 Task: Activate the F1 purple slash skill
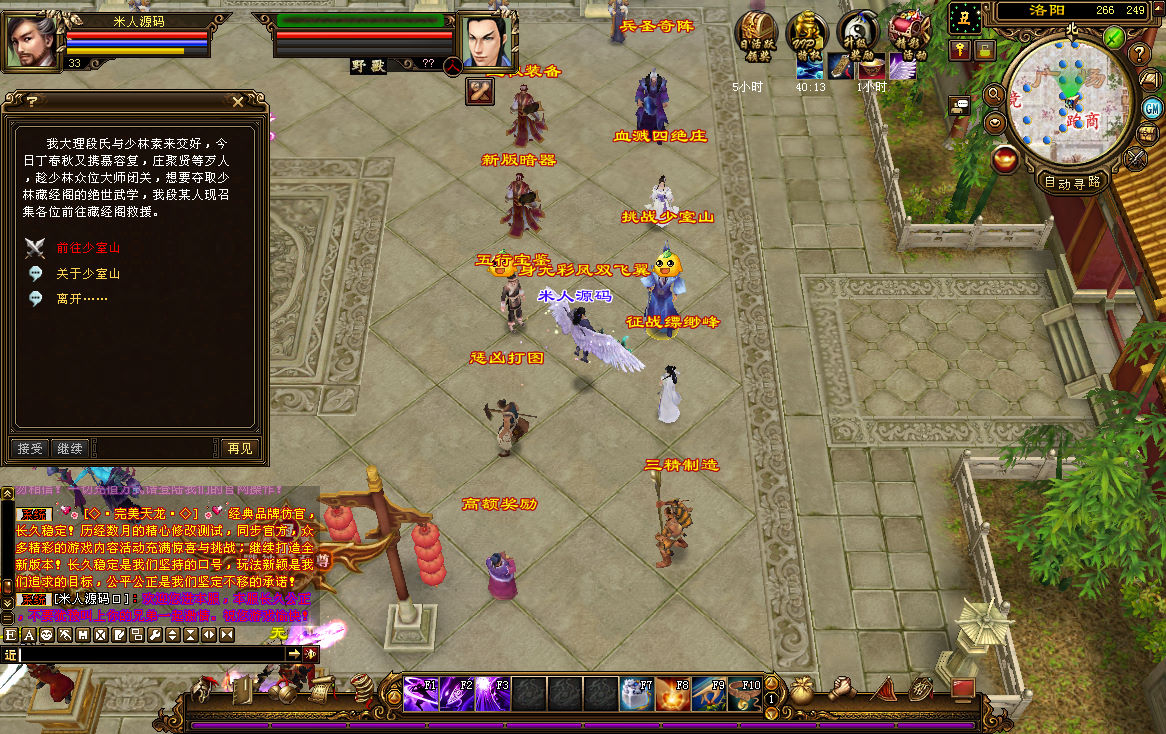[x=419, y=693]
